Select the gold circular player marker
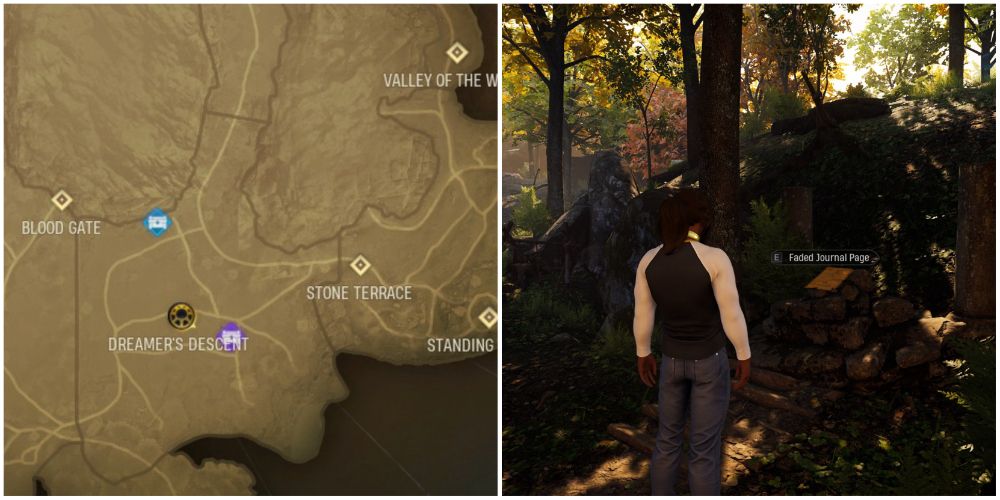This screenshot has width=1000, height=500. coord(181,316)
